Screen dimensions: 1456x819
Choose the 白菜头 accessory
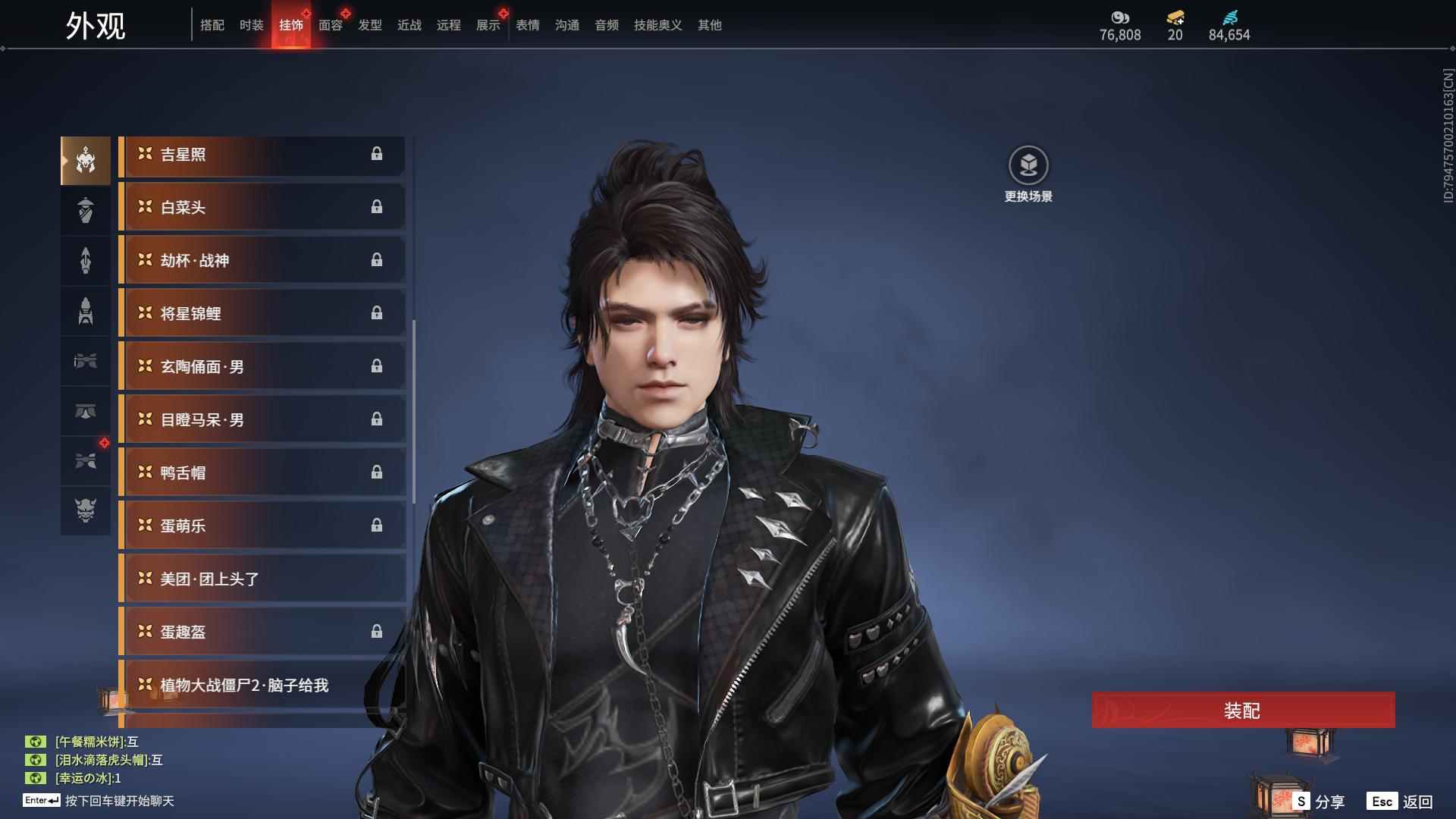point(262,208)
